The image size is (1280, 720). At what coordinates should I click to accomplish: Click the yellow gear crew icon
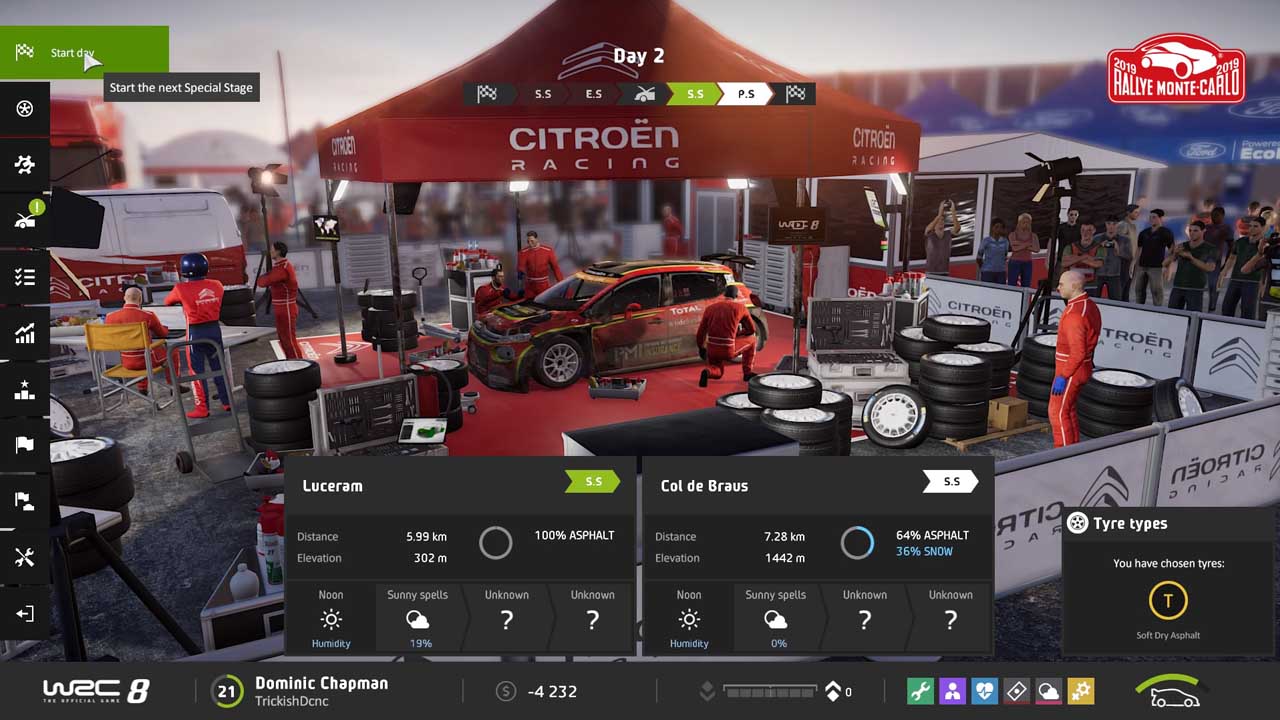(1080, 691)
